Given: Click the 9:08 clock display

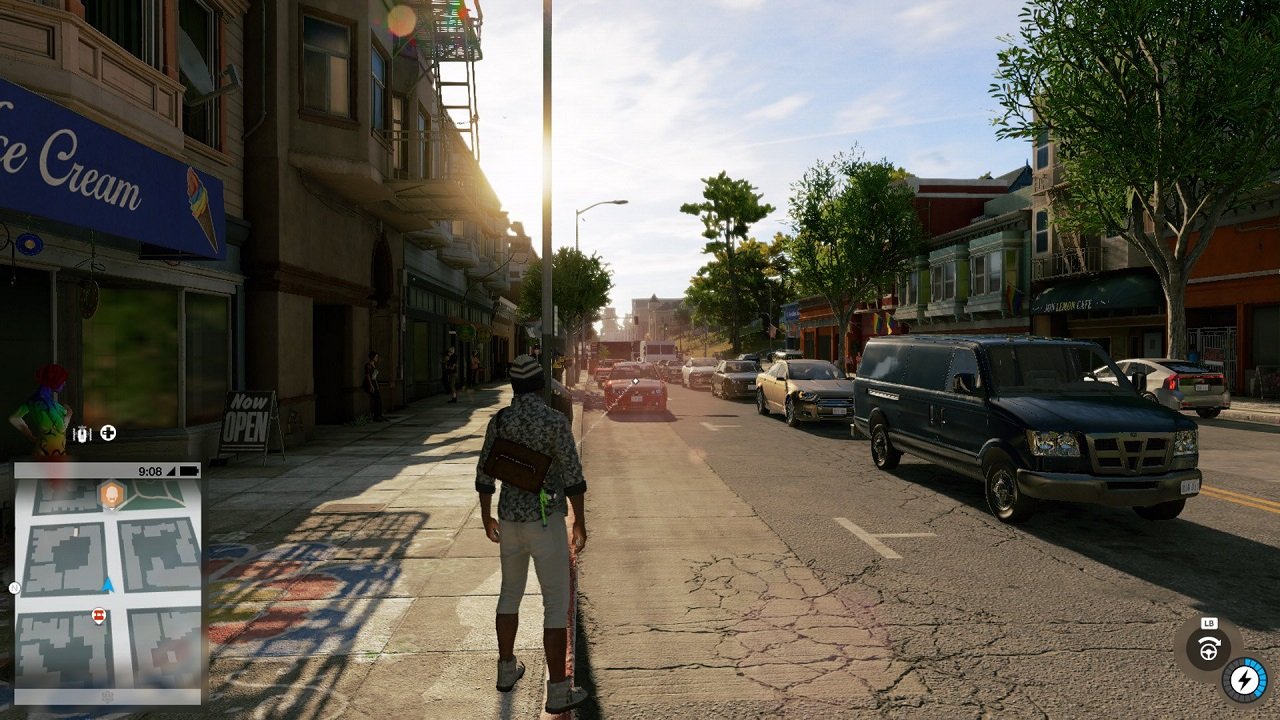Looking at the screenshot, I should click(x=150, y=471).
